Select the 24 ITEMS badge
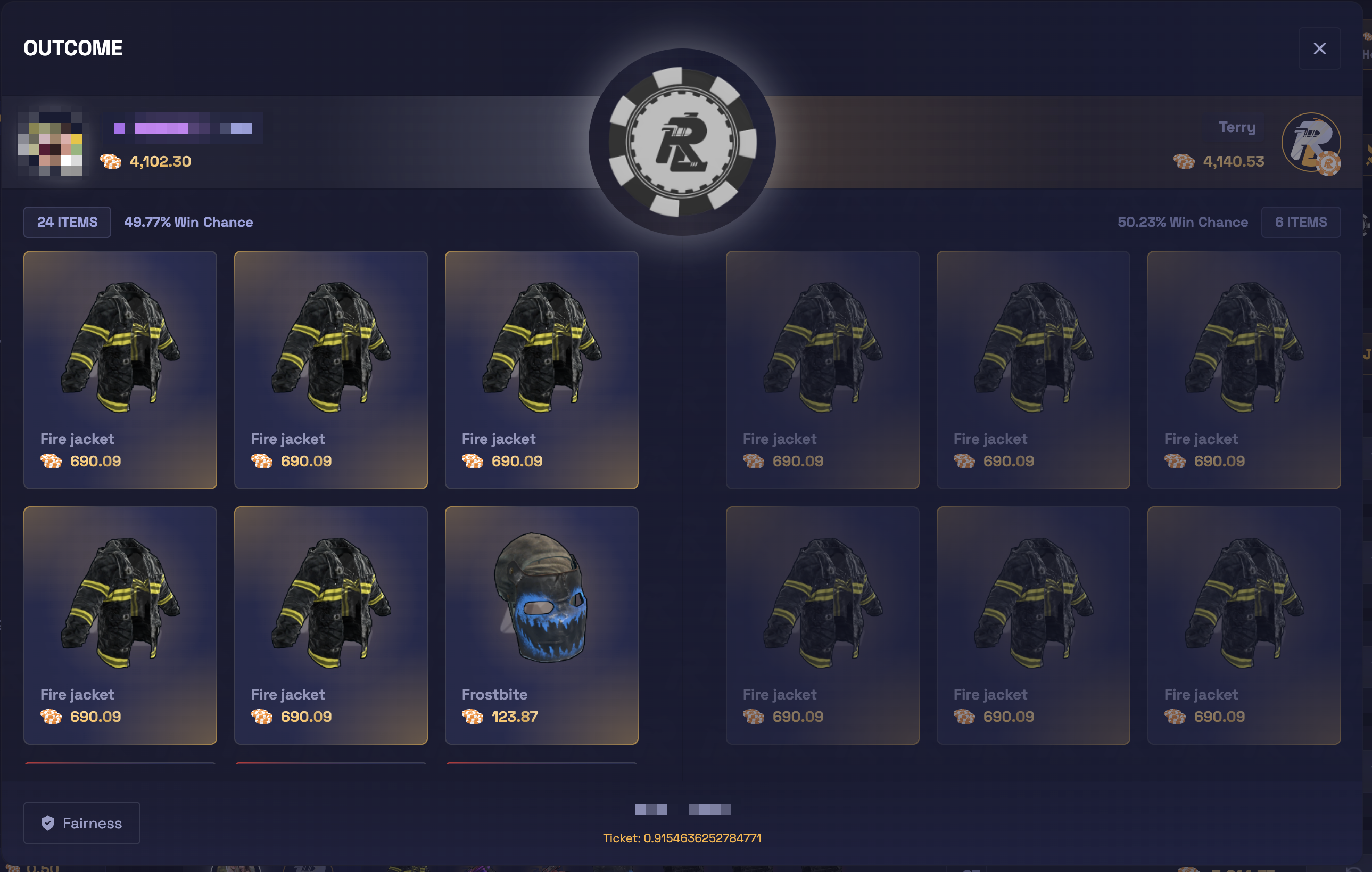1372x872 pixels. pos(67,221)
